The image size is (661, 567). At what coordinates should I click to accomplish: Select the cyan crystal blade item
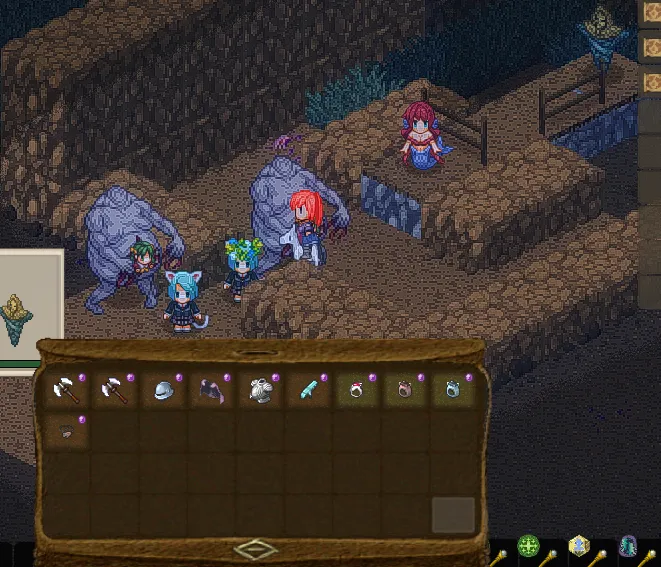tap(309, 391)
